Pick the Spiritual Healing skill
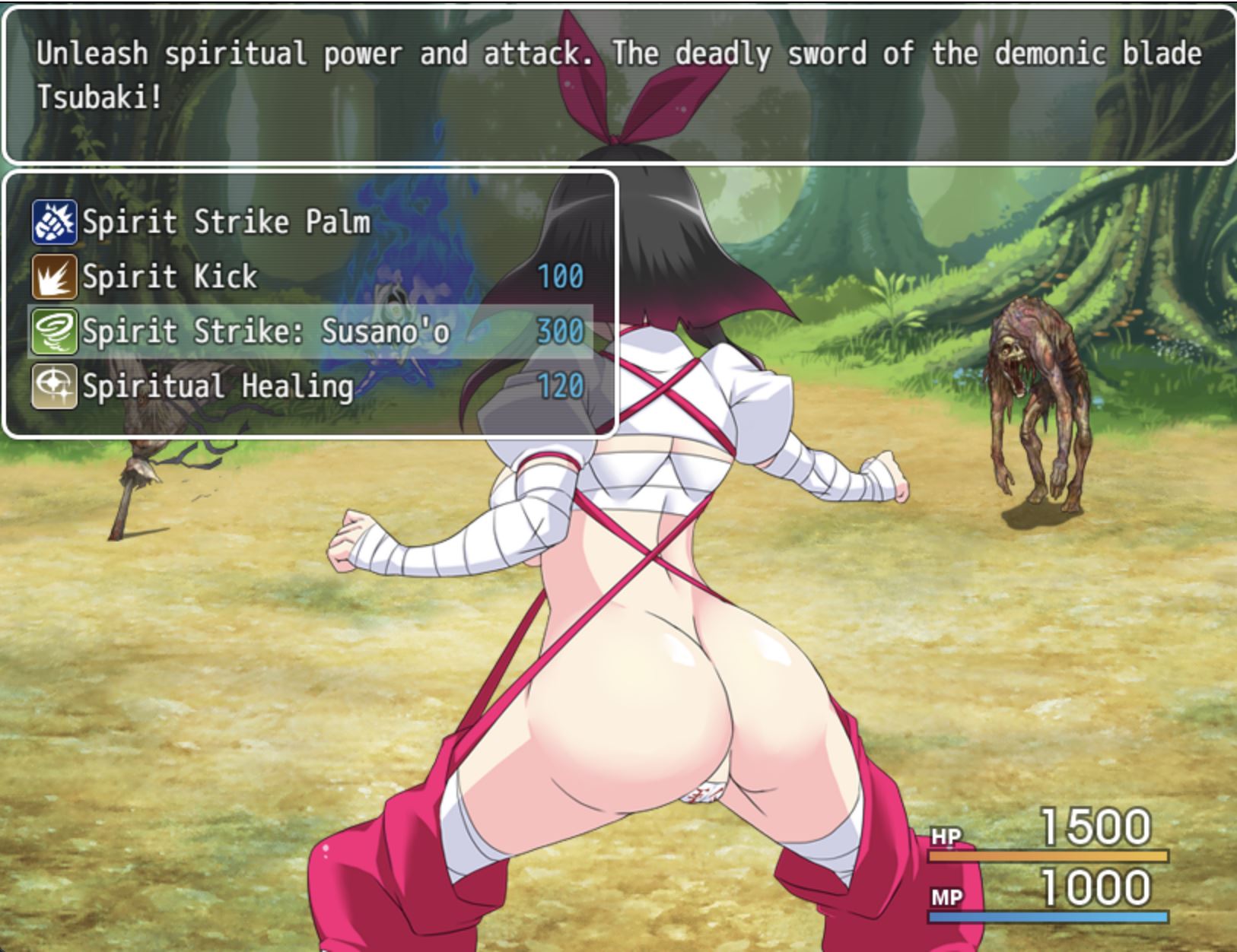Screen dimensions: 1237x952 tap(218, 386)
